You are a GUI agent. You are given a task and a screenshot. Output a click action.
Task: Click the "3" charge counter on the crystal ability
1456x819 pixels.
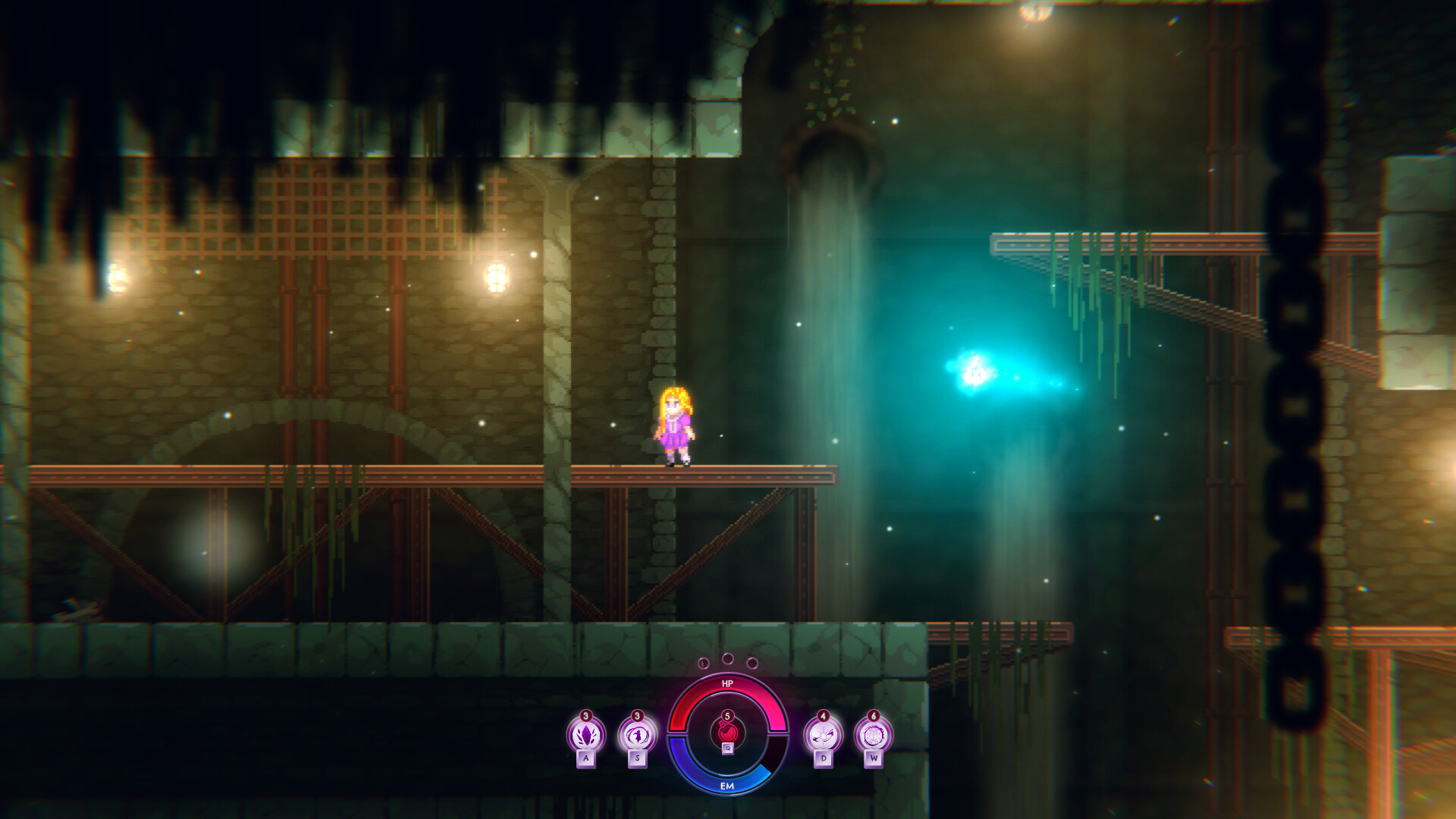tap(585, 715)
